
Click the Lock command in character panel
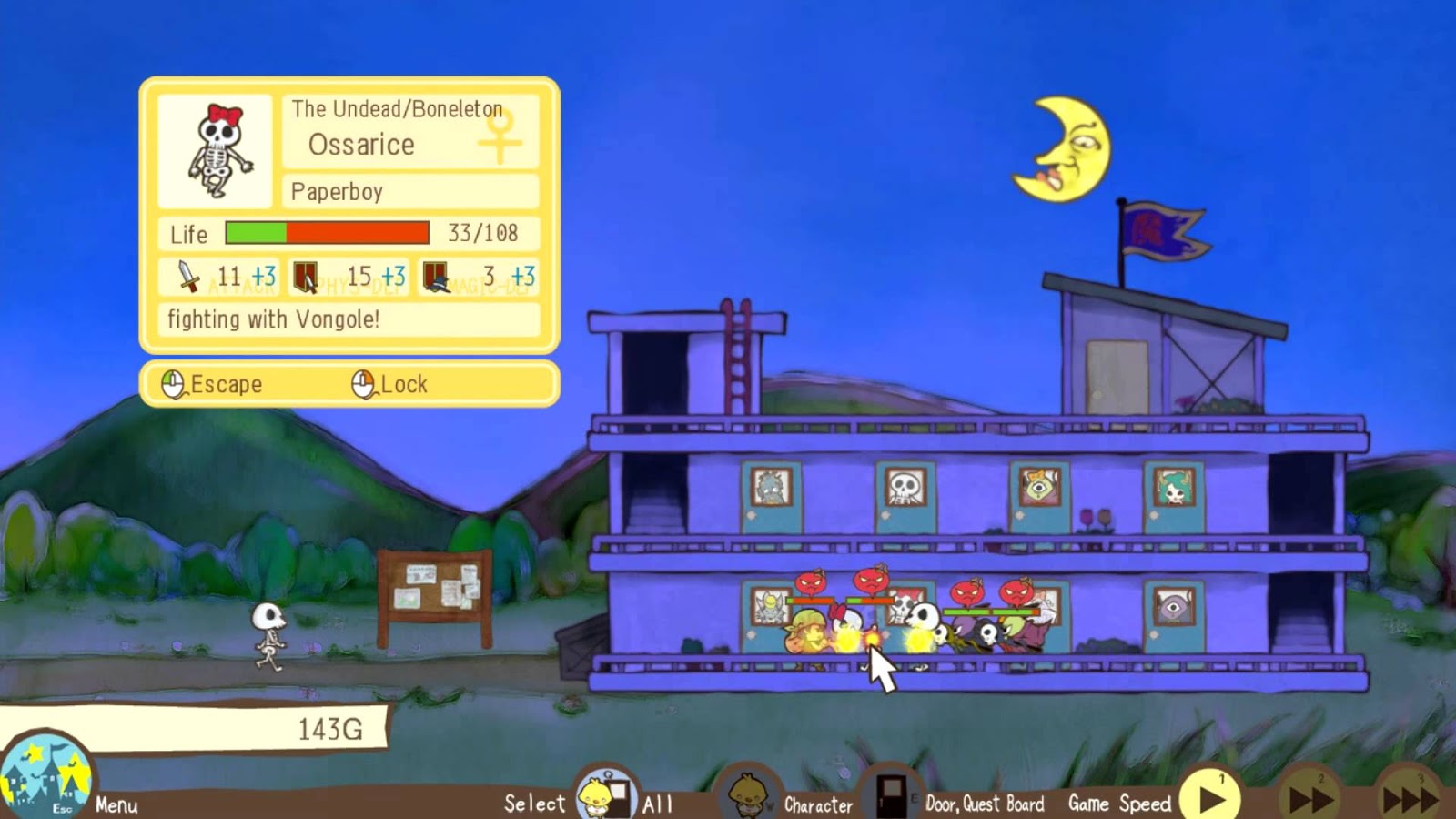point(390,384)
